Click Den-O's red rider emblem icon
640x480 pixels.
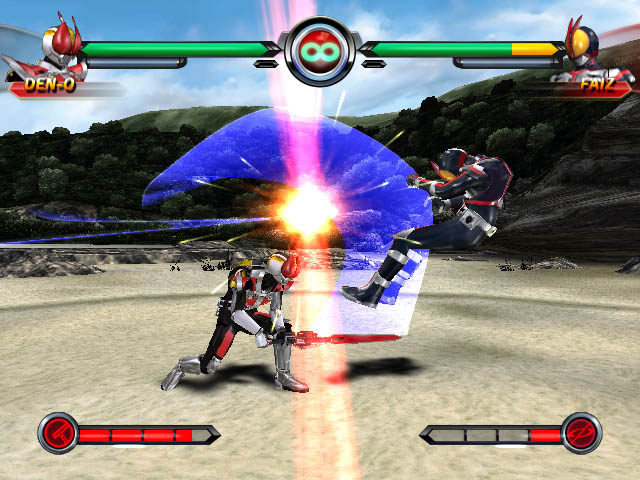click(58, 433)
